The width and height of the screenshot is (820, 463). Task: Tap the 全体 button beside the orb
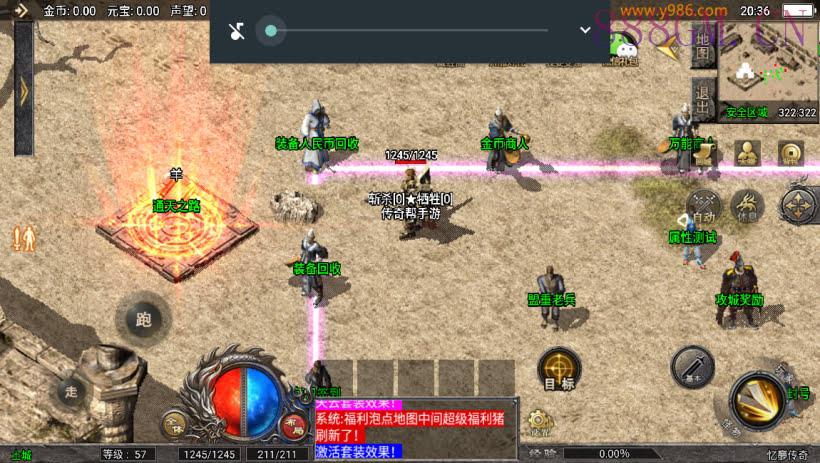174,424
